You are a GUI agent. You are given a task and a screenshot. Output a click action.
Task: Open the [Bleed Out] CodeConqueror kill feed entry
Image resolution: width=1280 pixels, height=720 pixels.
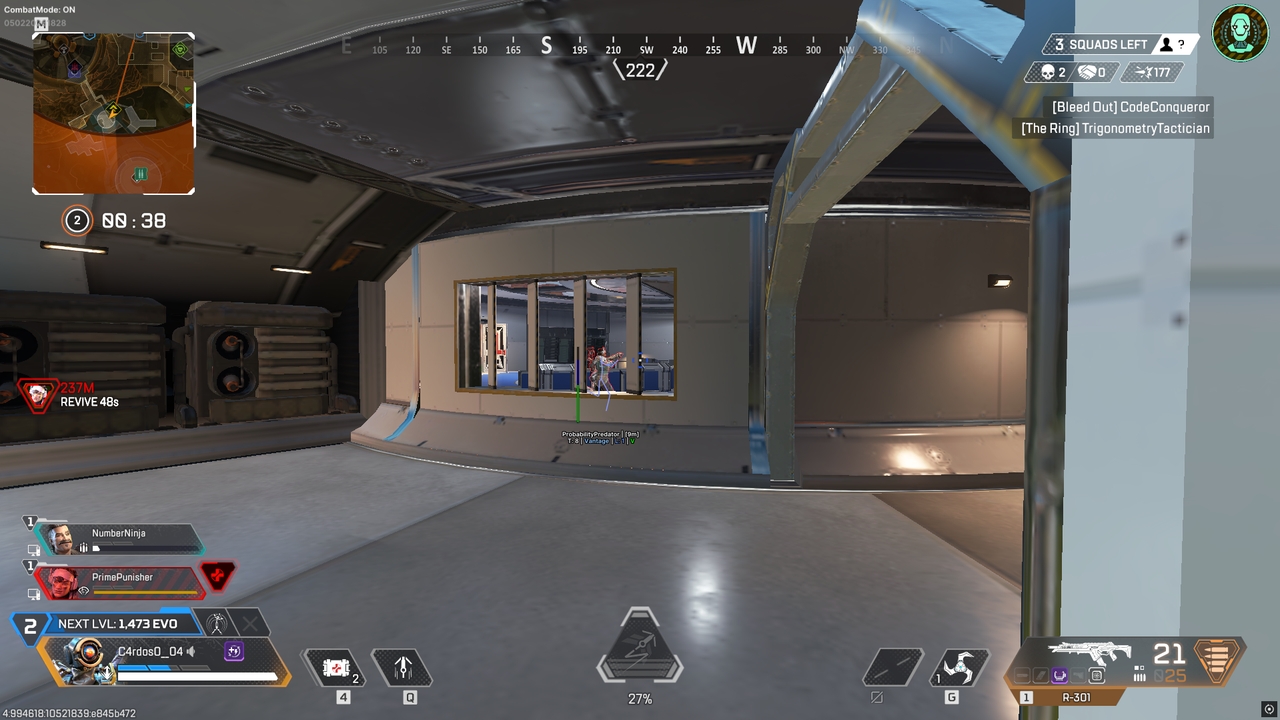point(1130,106)
